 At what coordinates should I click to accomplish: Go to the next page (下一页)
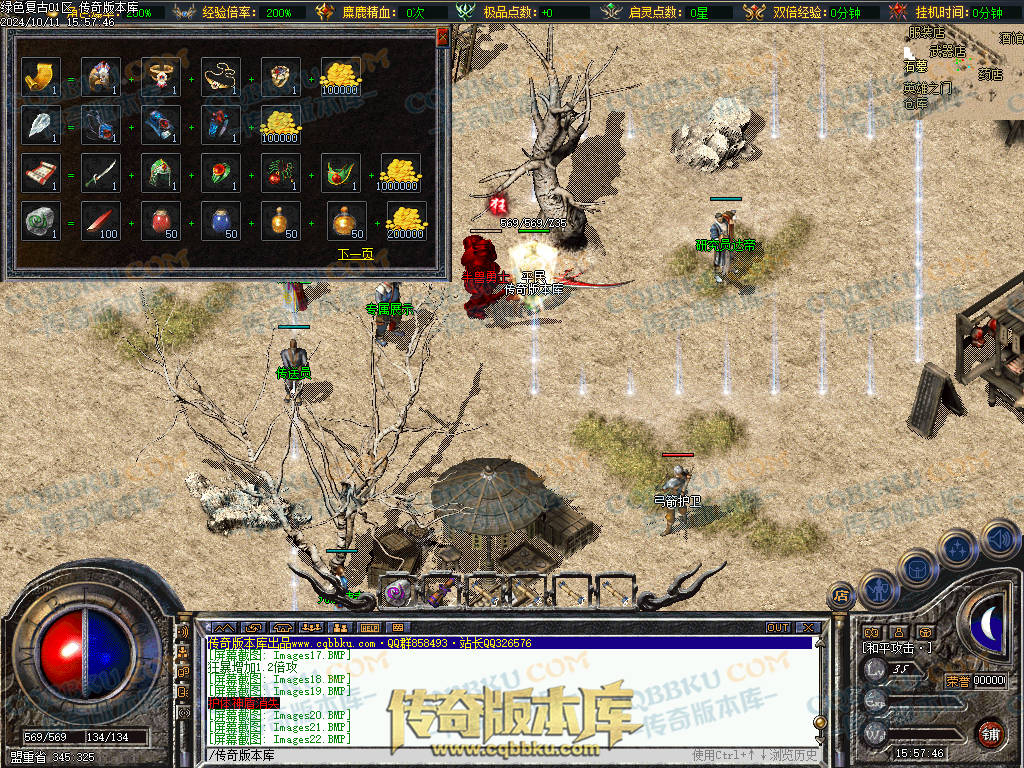[x=355, y=254]
